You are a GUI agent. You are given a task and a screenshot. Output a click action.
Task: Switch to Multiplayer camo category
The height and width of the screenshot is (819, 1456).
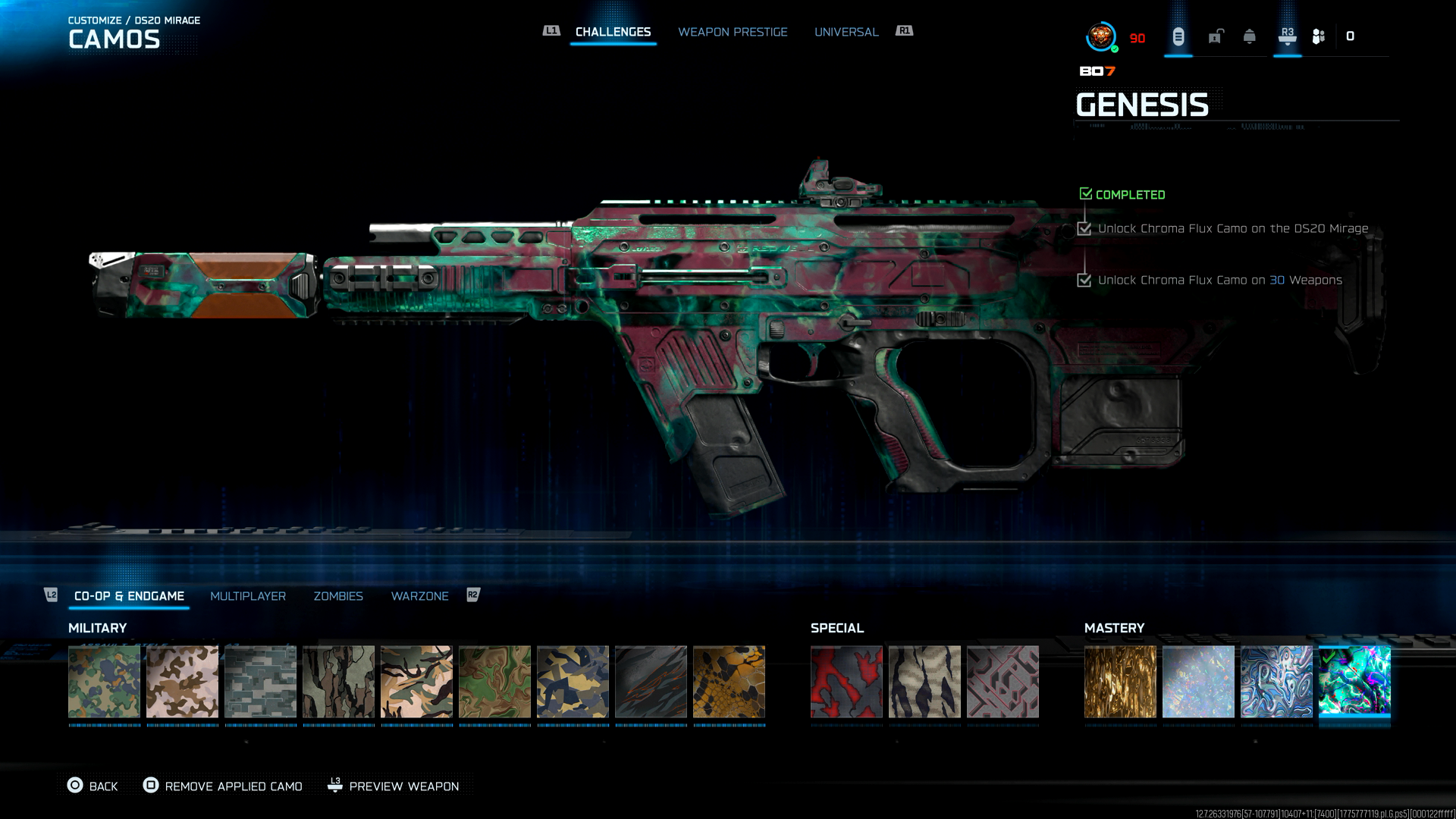click(x=248, y=596)
